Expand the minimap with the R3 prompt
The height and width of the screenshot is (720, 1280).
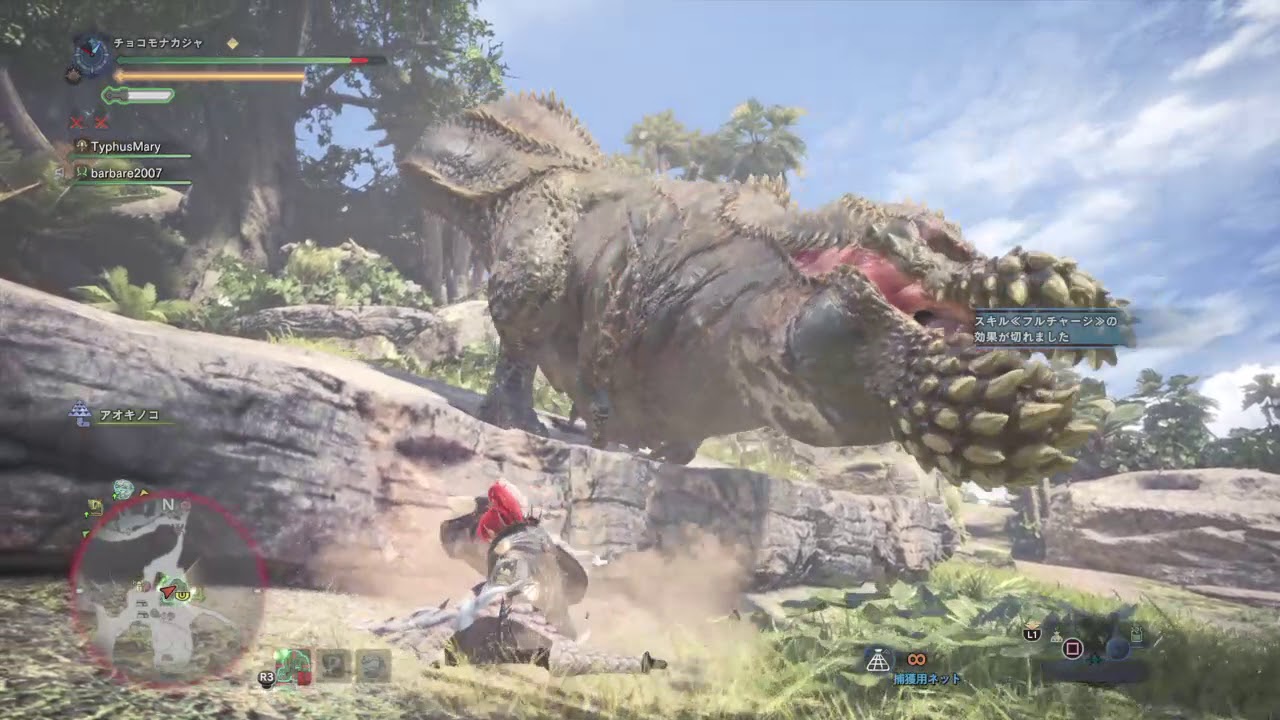(x=267, y=676)
